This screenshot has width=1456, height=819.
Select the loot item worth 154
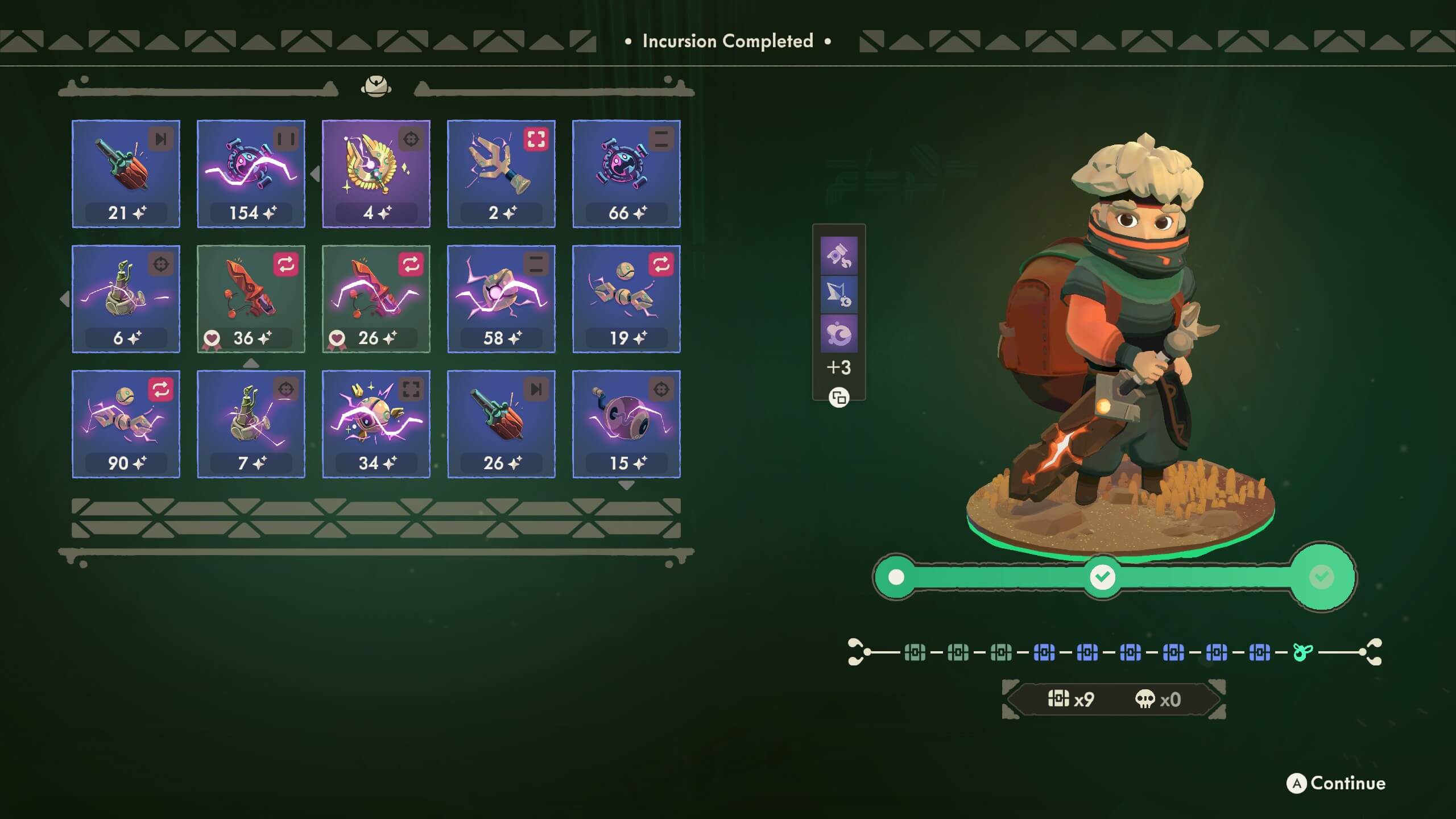pyautogui.click(x=251, y=173)
